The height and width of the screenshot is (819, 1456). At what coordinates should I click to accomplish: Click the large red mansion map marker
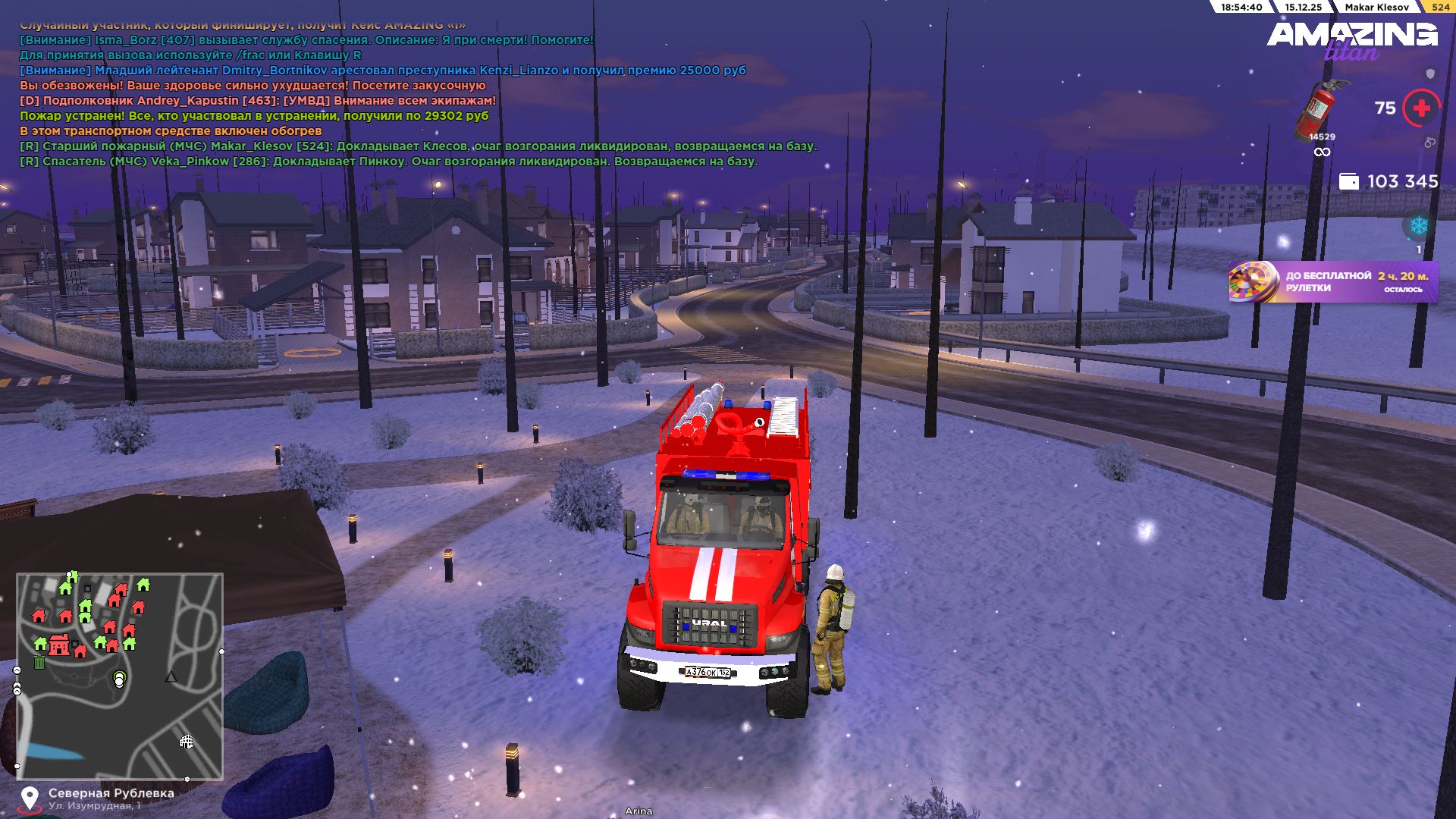(x=58, y=645)
